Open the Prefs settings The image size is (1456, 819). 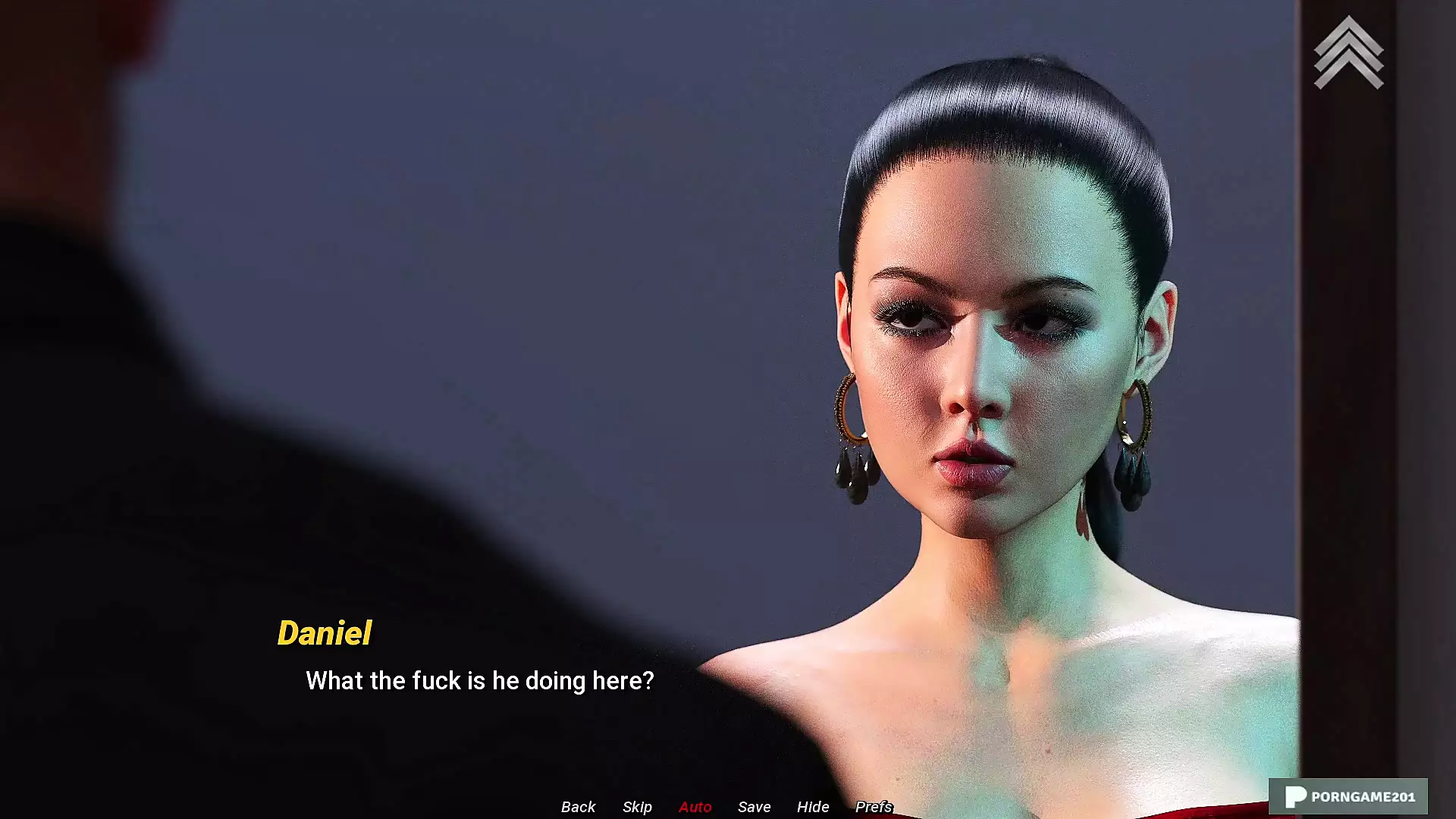click(x=873, y=807)
